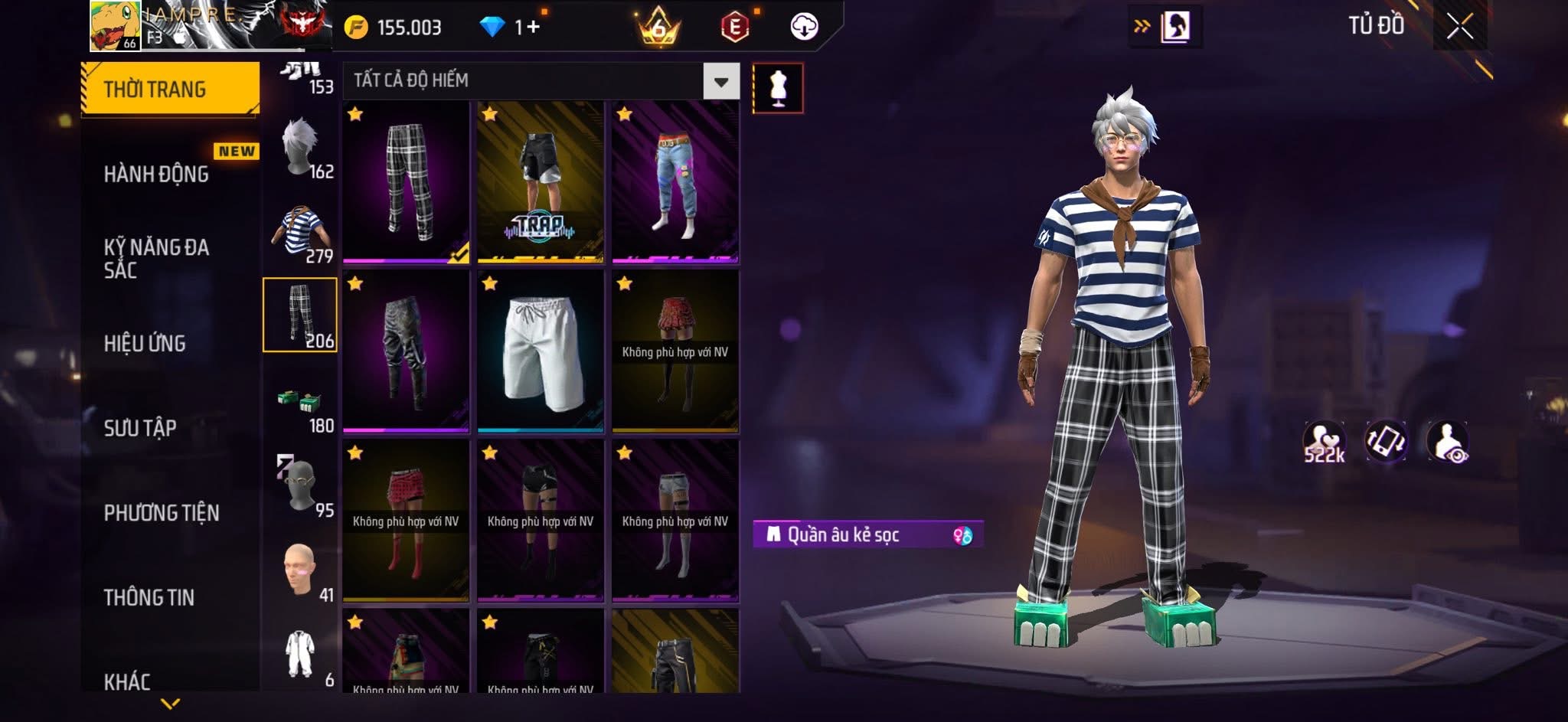The image size is (1568, 722).
Task: Collapse the panel using the double-arrow chevron
Action: click(x=1140, y=25)
